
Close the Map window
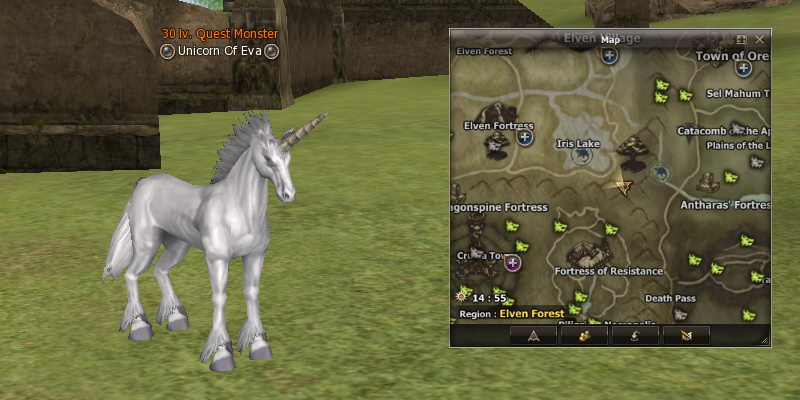[760, 39]
